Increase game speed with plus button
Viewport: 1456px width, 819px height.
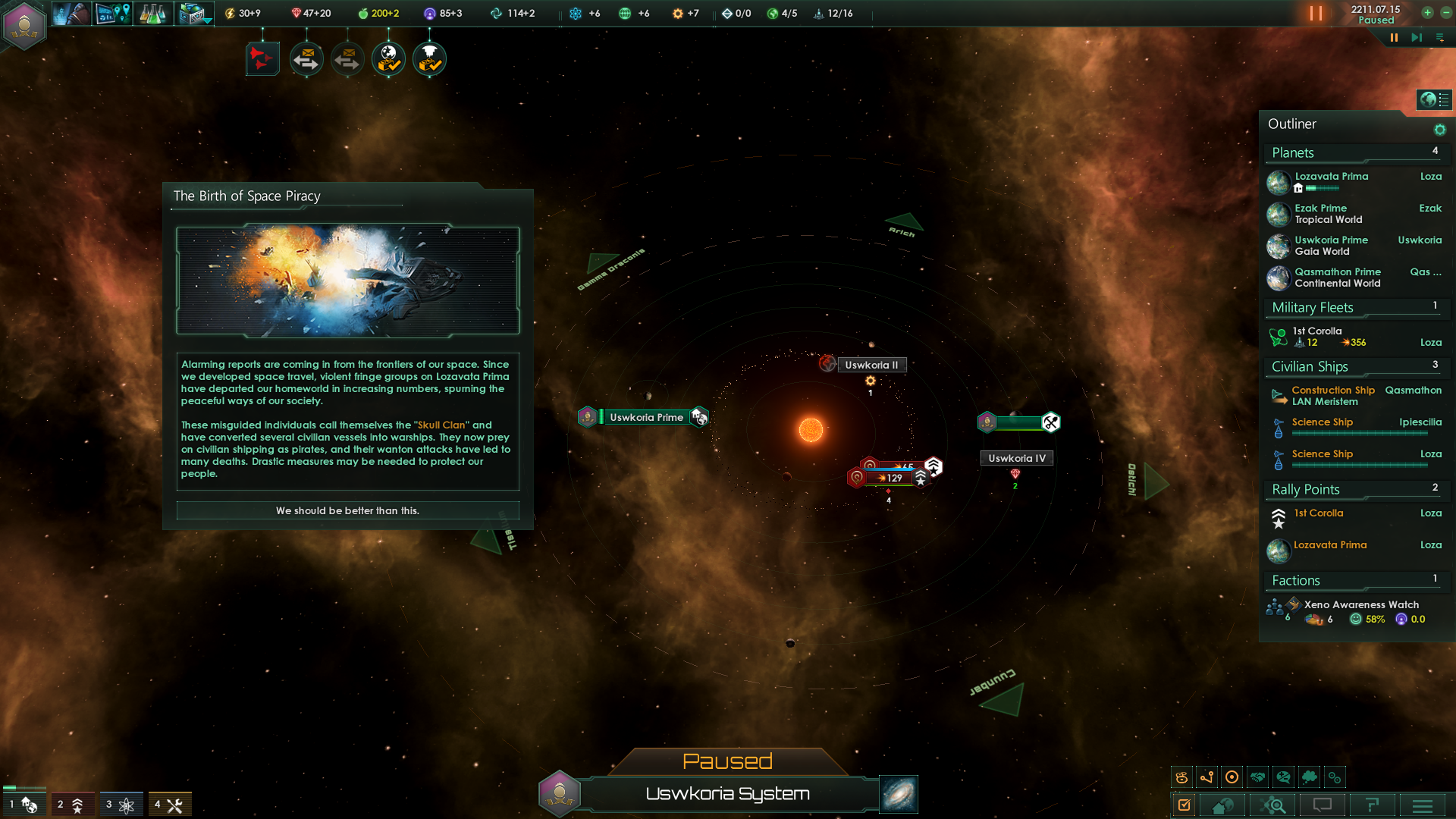(x=1427, y=13)
